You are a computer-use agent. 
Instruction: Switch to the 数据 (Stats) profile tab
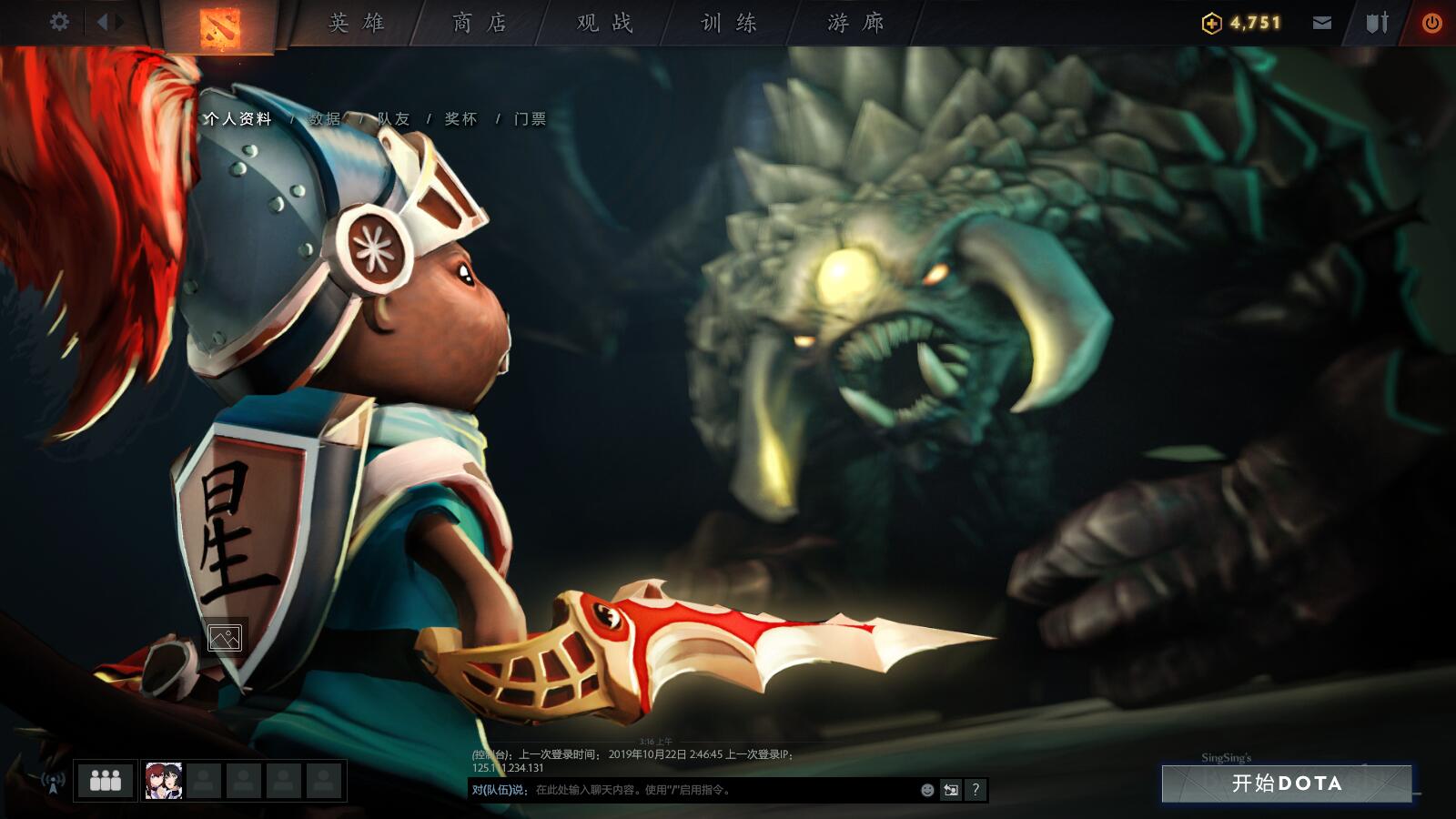point(324,118)
